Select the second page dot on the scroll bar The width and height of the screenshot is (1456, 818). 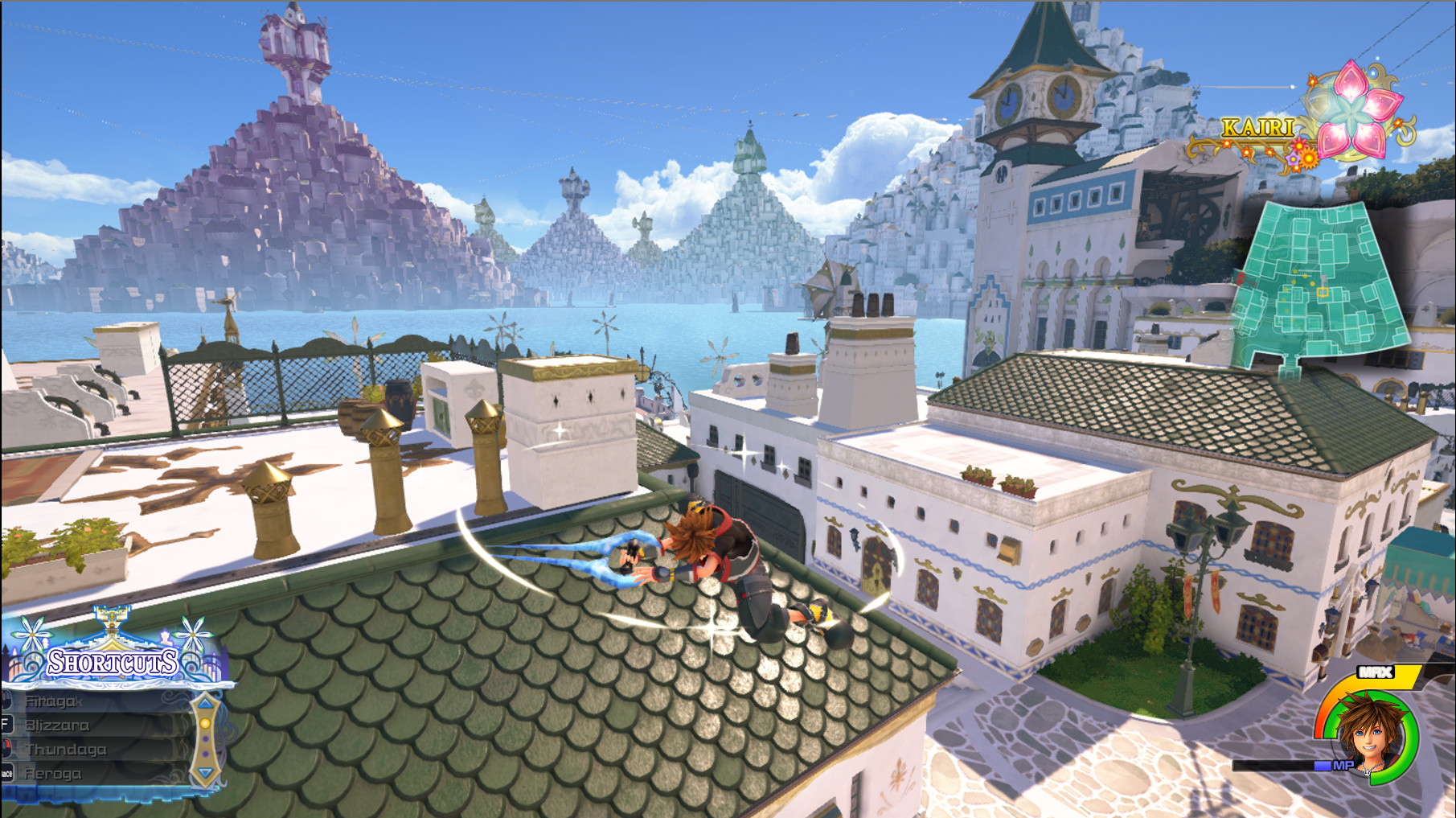tap(205, 740)
